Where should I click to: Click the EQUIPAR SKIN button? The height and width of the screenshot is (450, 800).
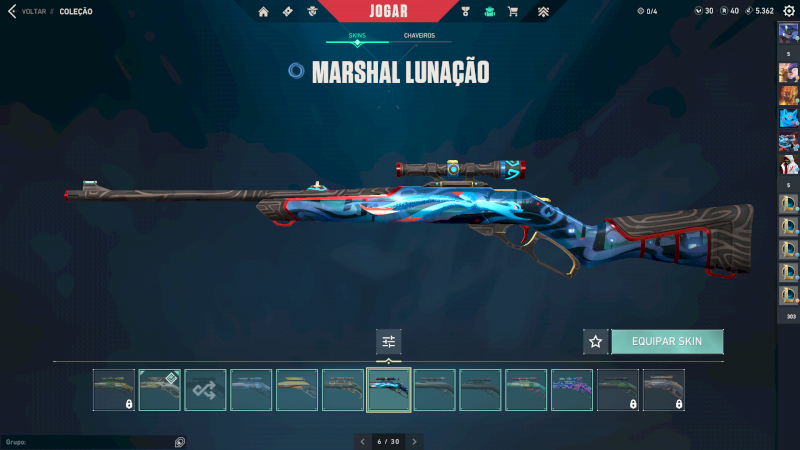(667, 341)
